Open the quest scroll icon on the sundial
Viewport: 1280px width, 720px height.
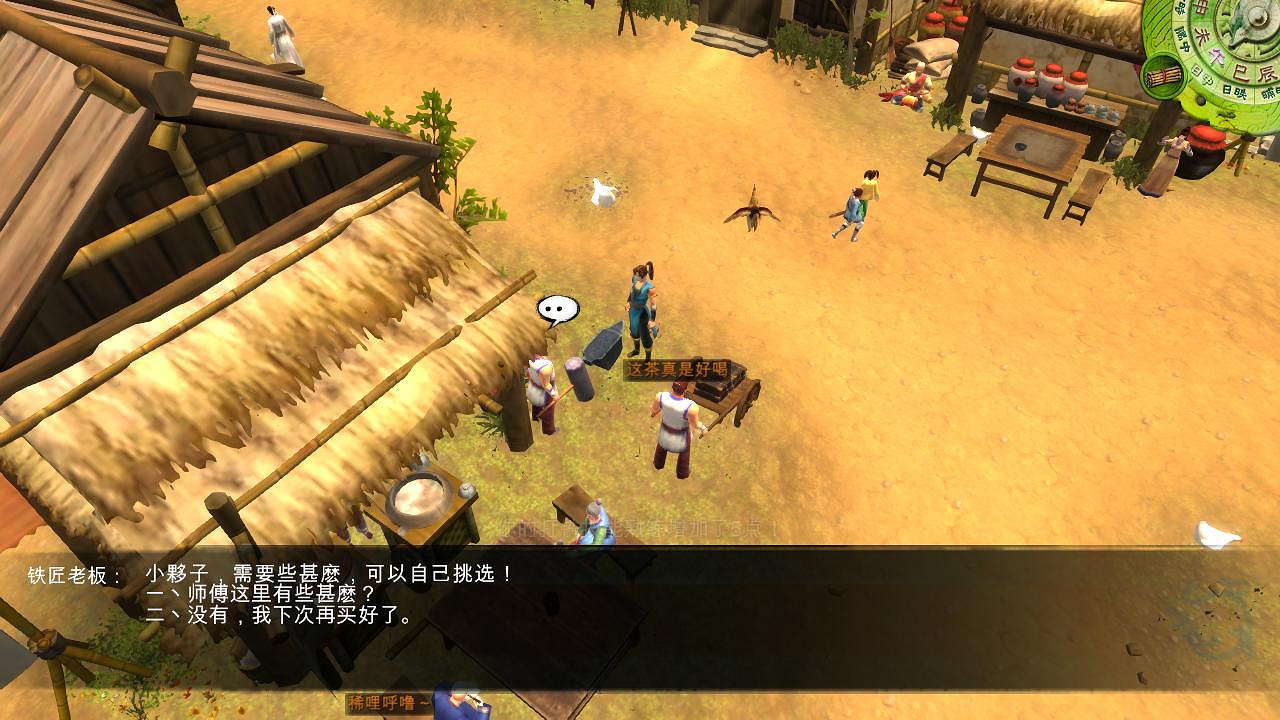tap(1163, 75)
